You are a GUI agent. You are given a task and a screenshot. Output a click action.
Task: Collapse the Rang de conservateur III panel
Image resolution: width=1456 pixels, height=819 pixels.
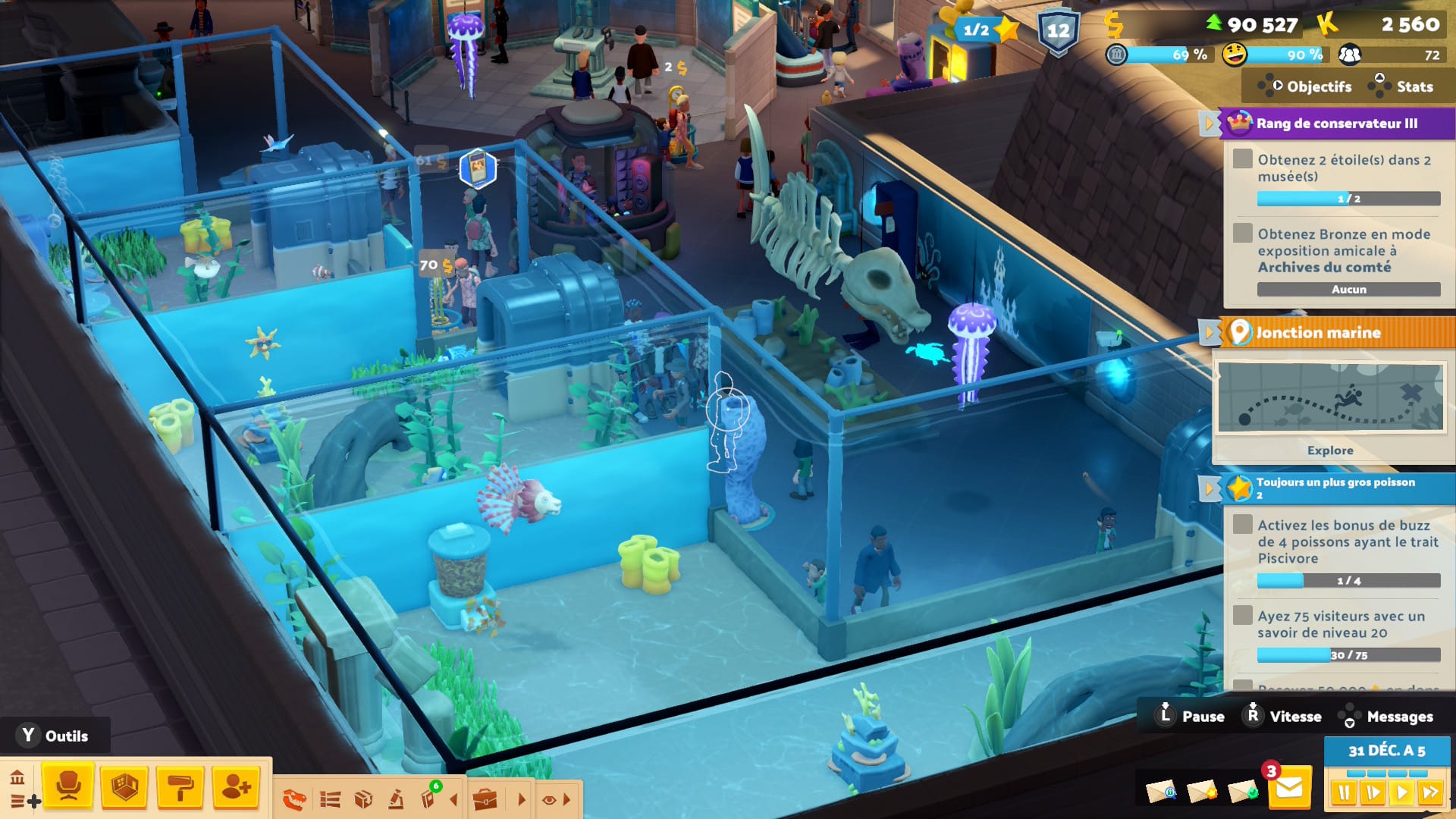(1210, 123)
